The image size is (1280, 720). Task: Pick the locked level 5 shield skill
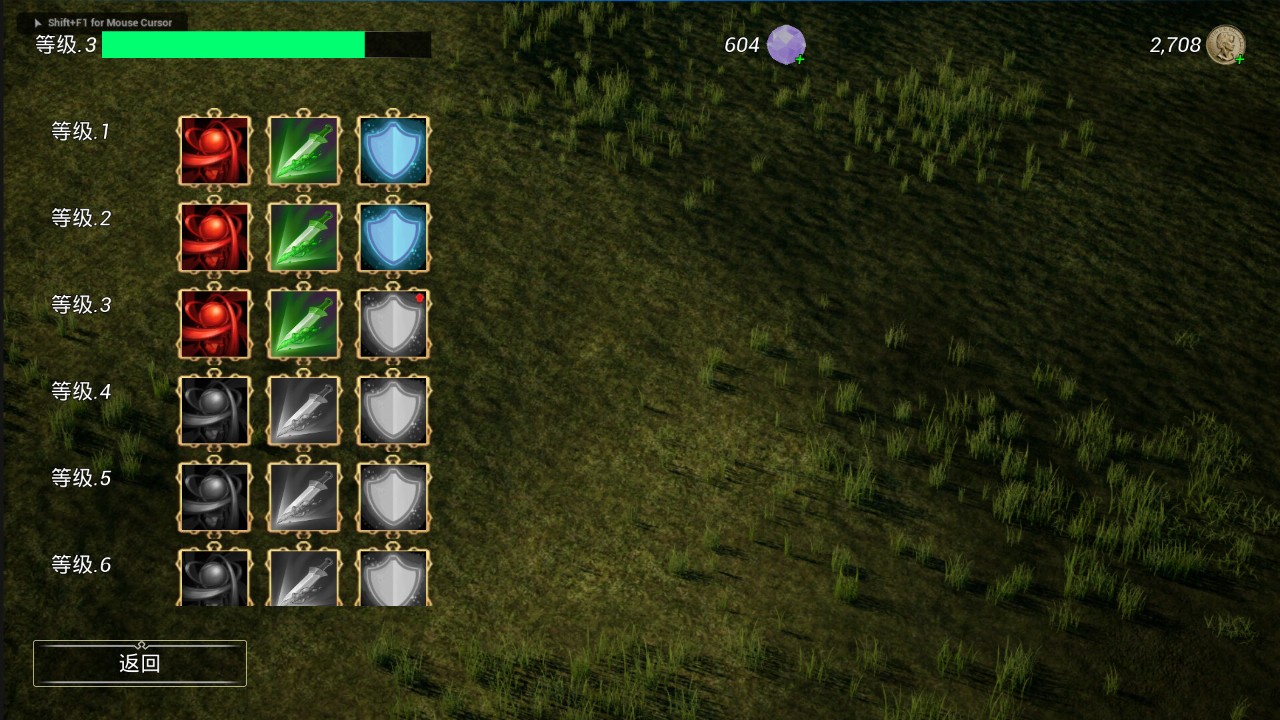coord(393,497)
